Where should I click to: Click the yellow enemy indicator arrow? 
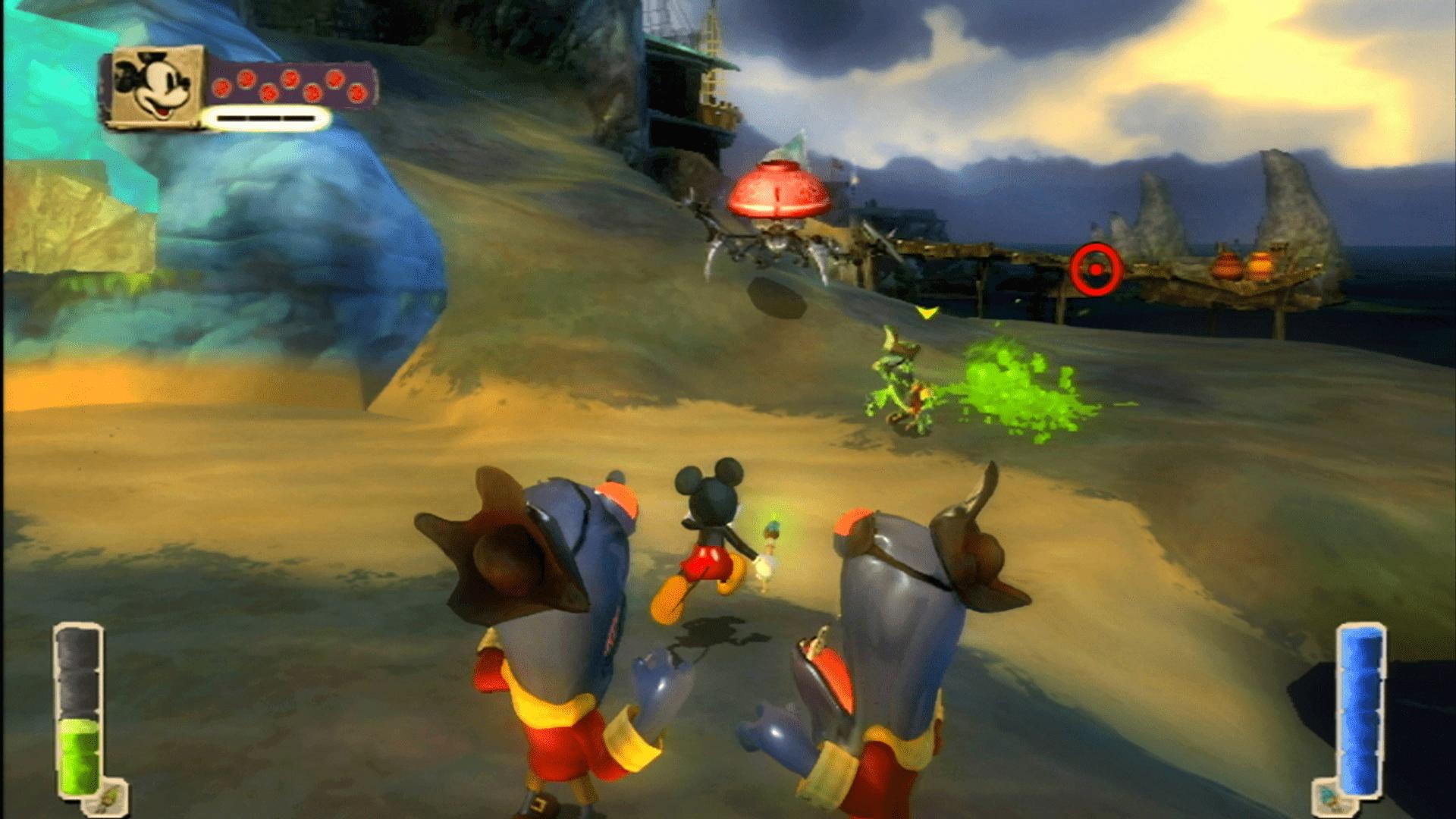[x=927, y=310]
